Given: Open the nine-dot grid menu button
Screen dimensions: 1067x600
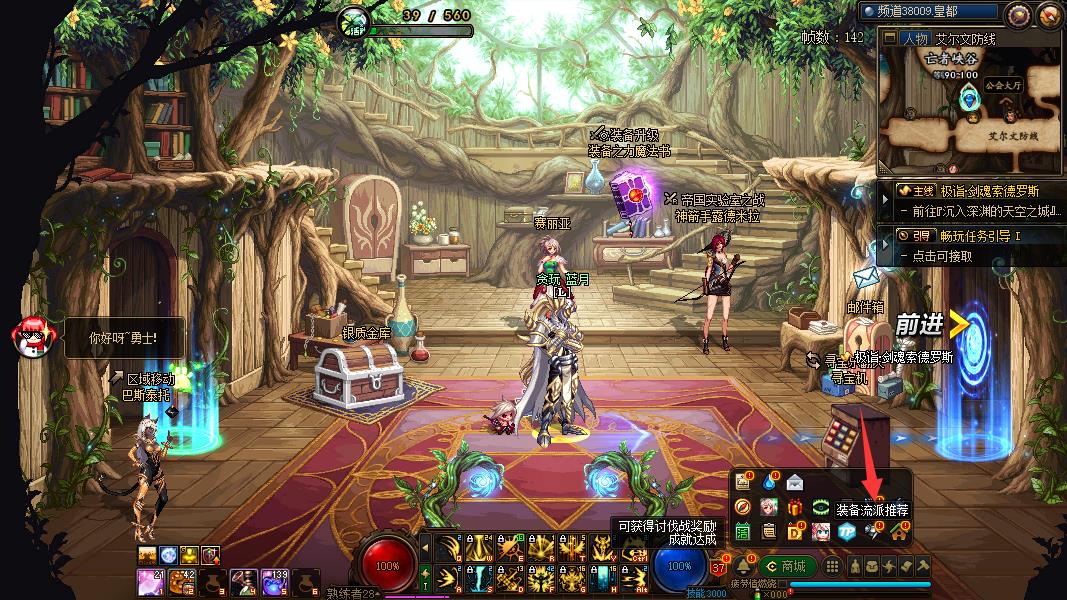Looking at the screenshot, I should (x=834, y=566).
